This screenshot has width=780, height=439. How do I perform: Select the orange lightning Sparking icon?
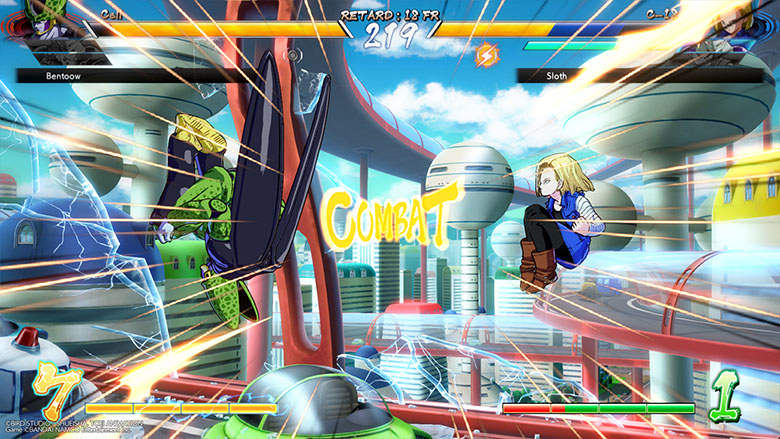pyautogui.click(x=487, y=54)
